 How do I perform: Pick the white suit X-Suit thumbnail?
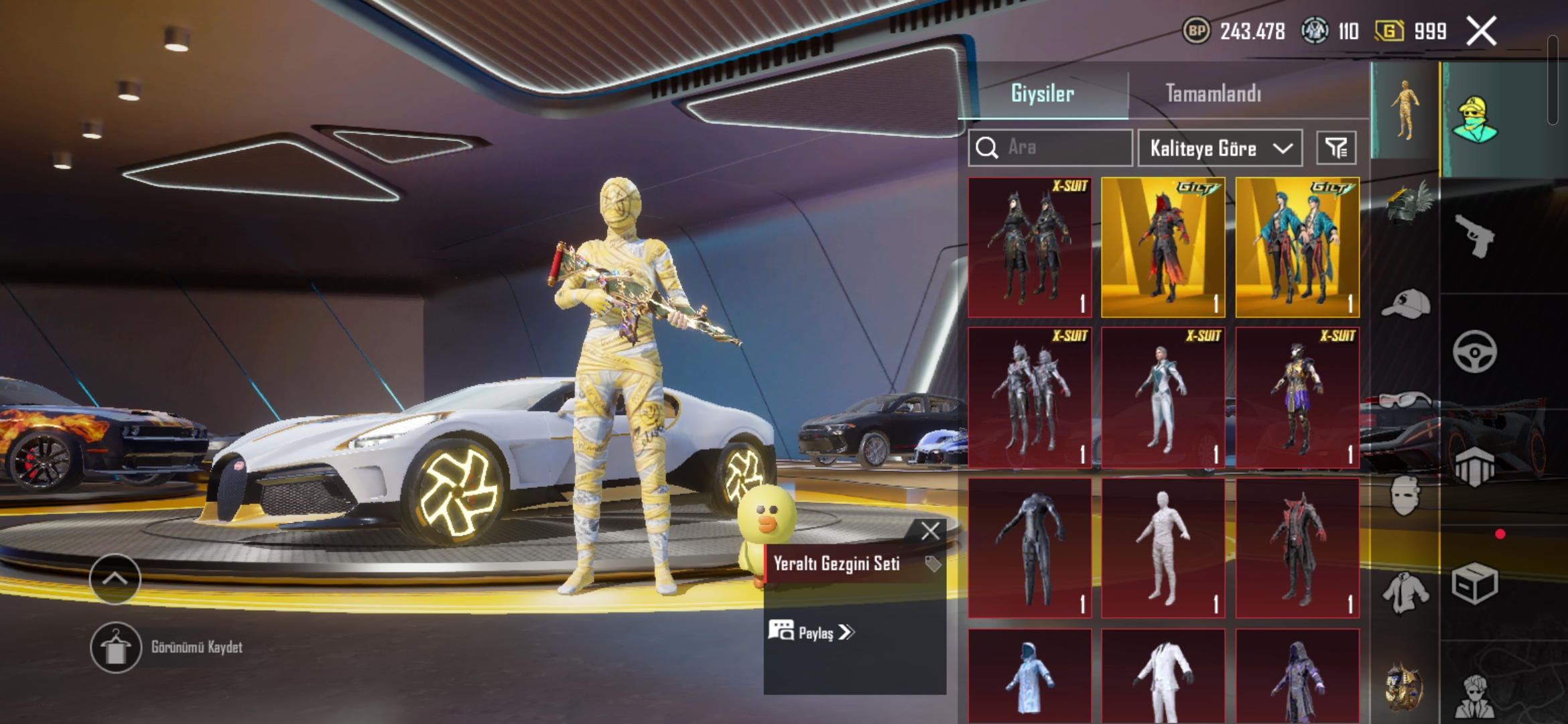[1163, 398]
